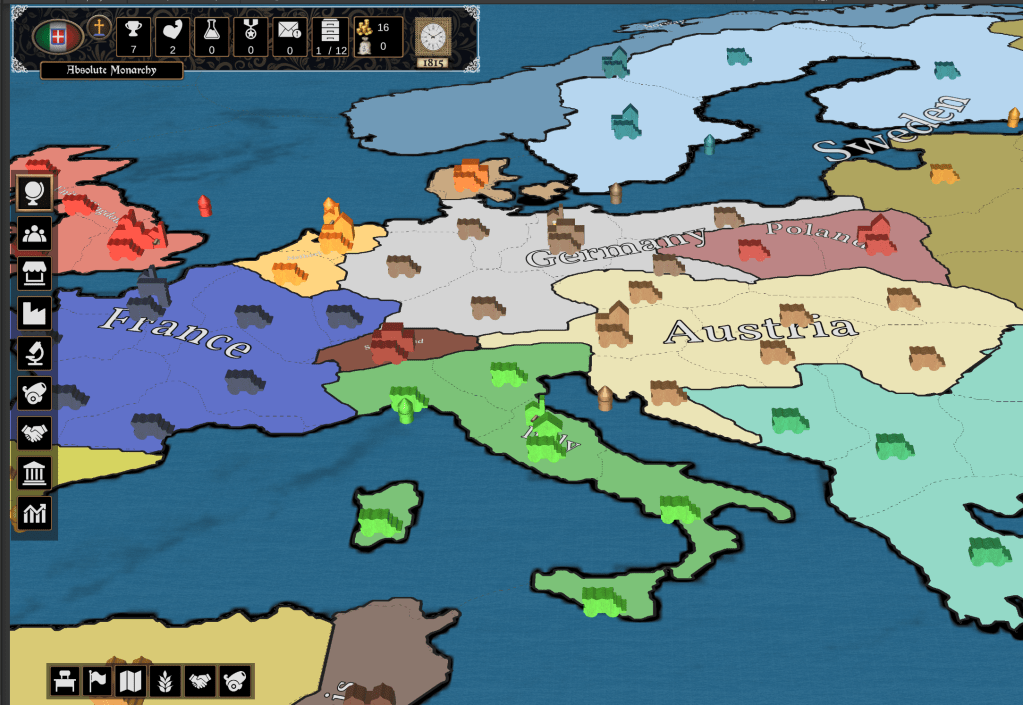Image resolution: width=1023 pixels, height=705 pixels.
Task: Select the Absolute Monarchy government label
Action: [112, 71]
